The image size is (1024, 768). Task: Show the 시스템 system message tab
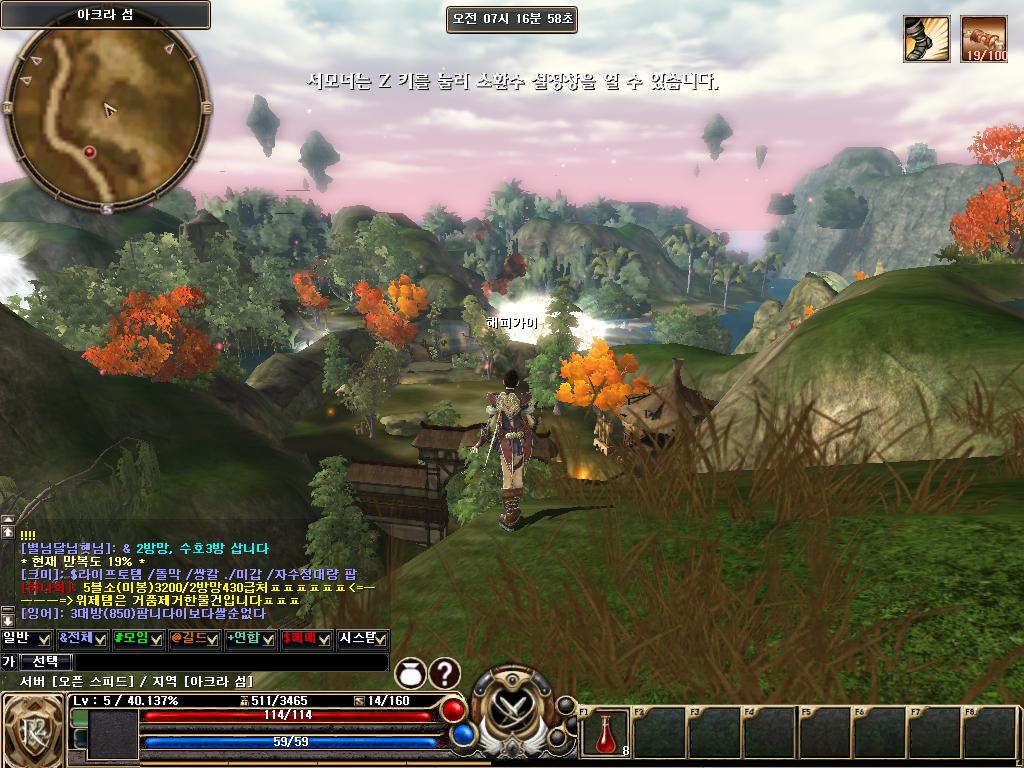pyautogui.click(x=362, y=638)
